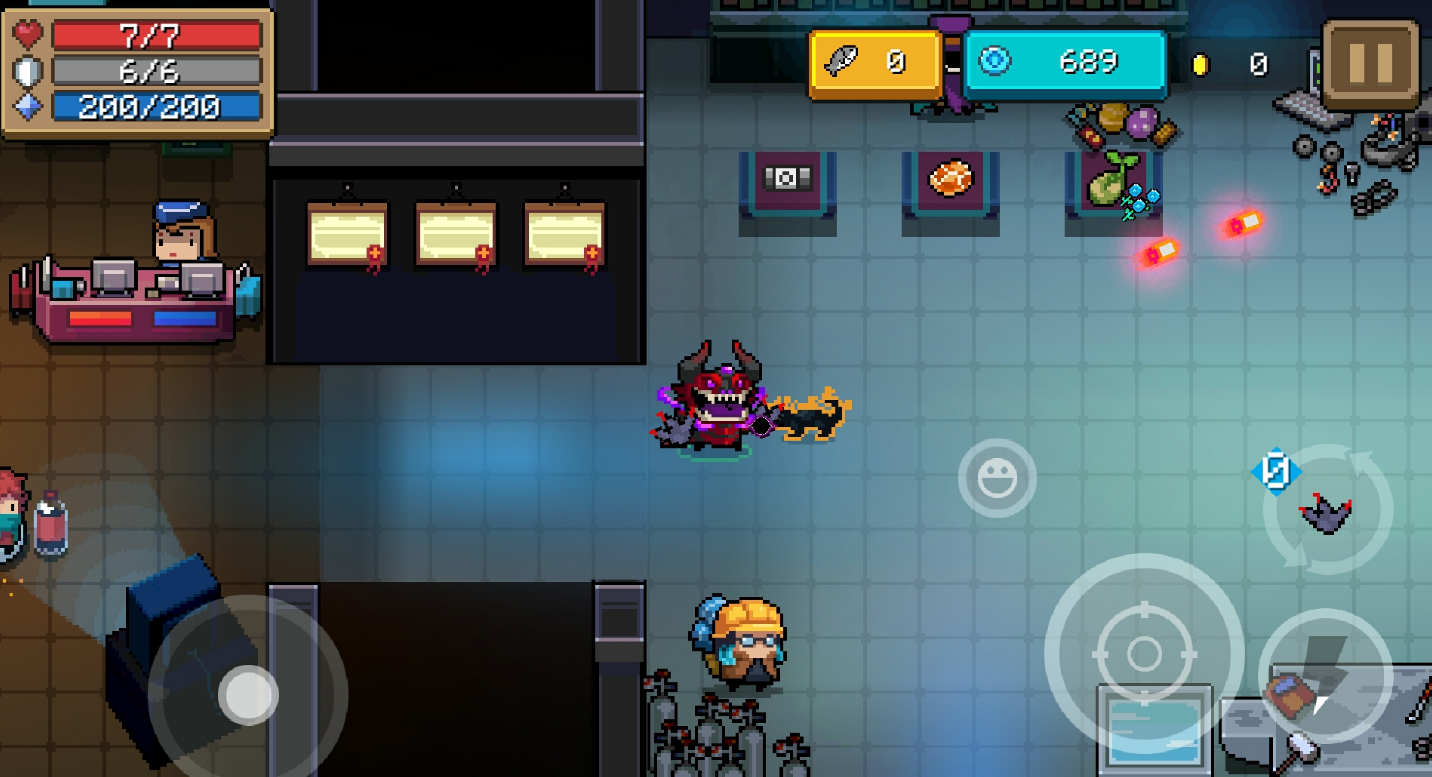
Task: Activate the character skill button
Action: tap(1325, 675)
